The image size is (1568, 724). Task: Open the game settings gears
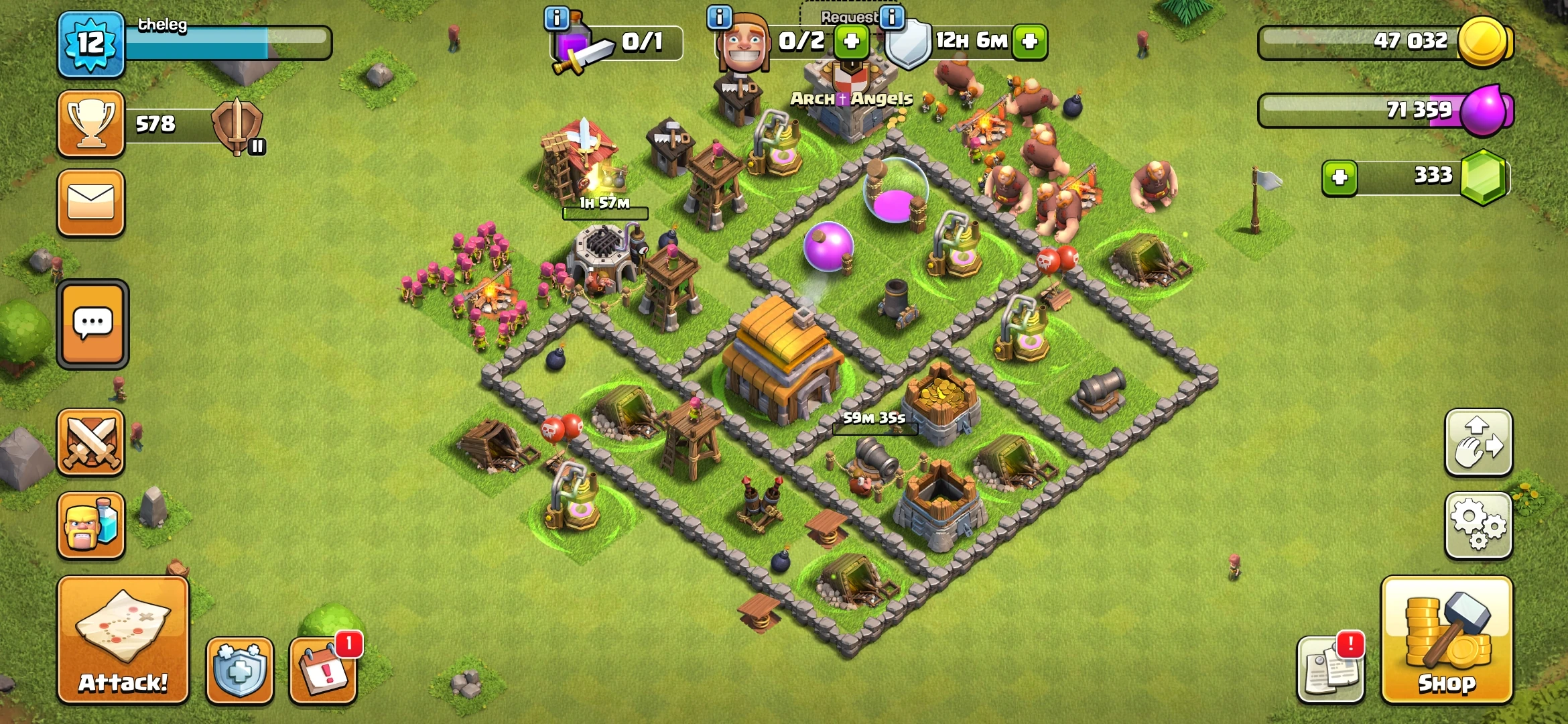click(x=1479, y=526)
